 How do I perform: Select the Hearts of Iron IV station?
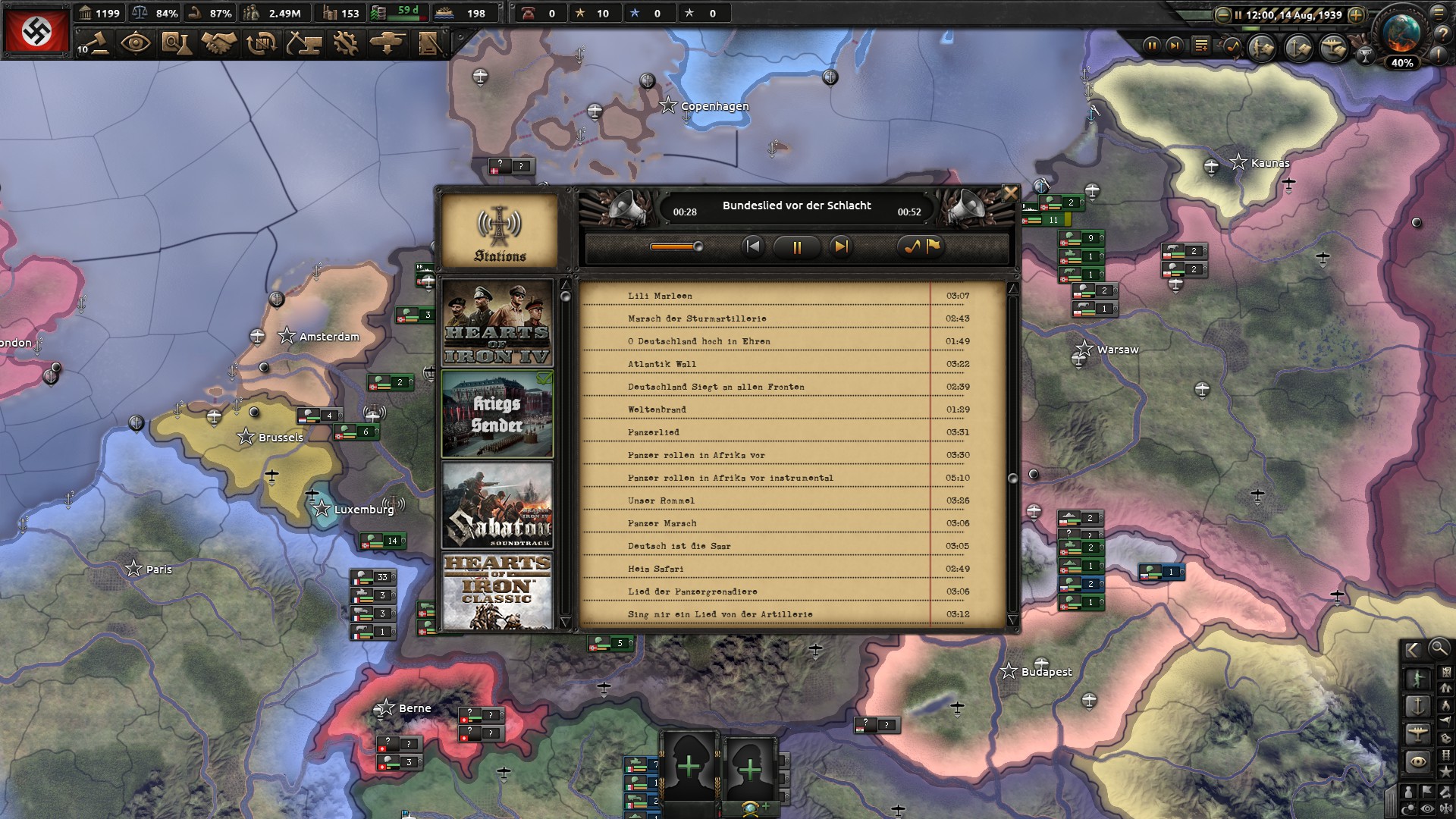tap(497, 323)
